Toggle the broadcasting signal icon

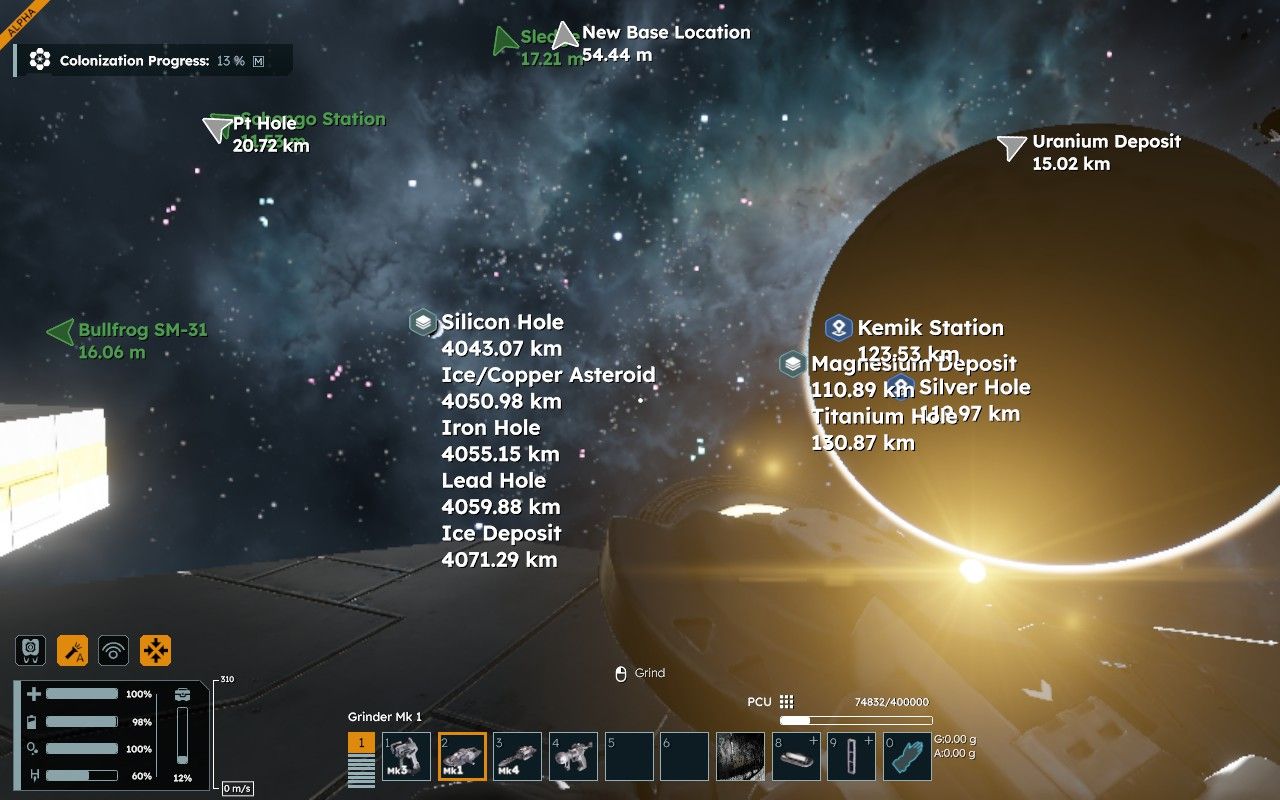pyautogui.click(x=114, y=650)
